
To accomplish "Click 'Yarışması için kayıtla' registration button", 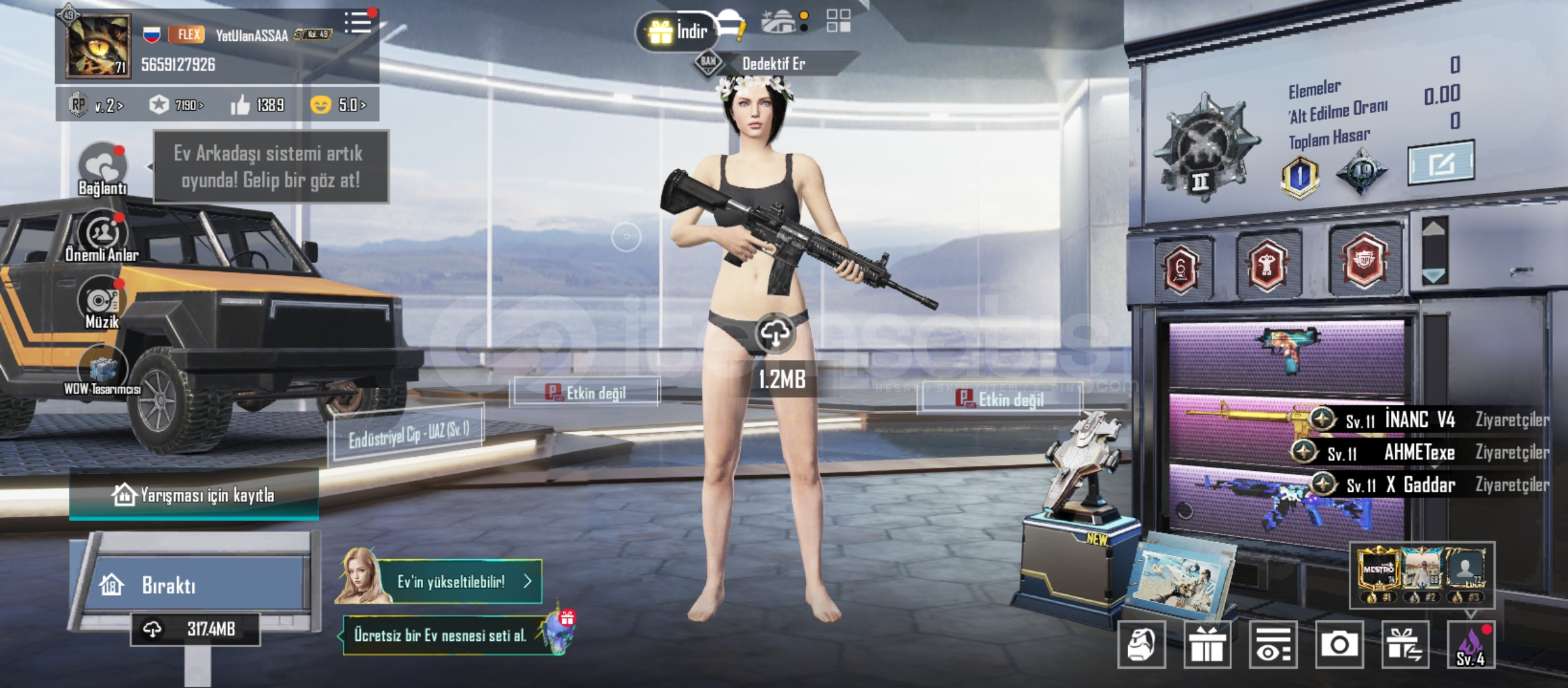I will (194, 494).
